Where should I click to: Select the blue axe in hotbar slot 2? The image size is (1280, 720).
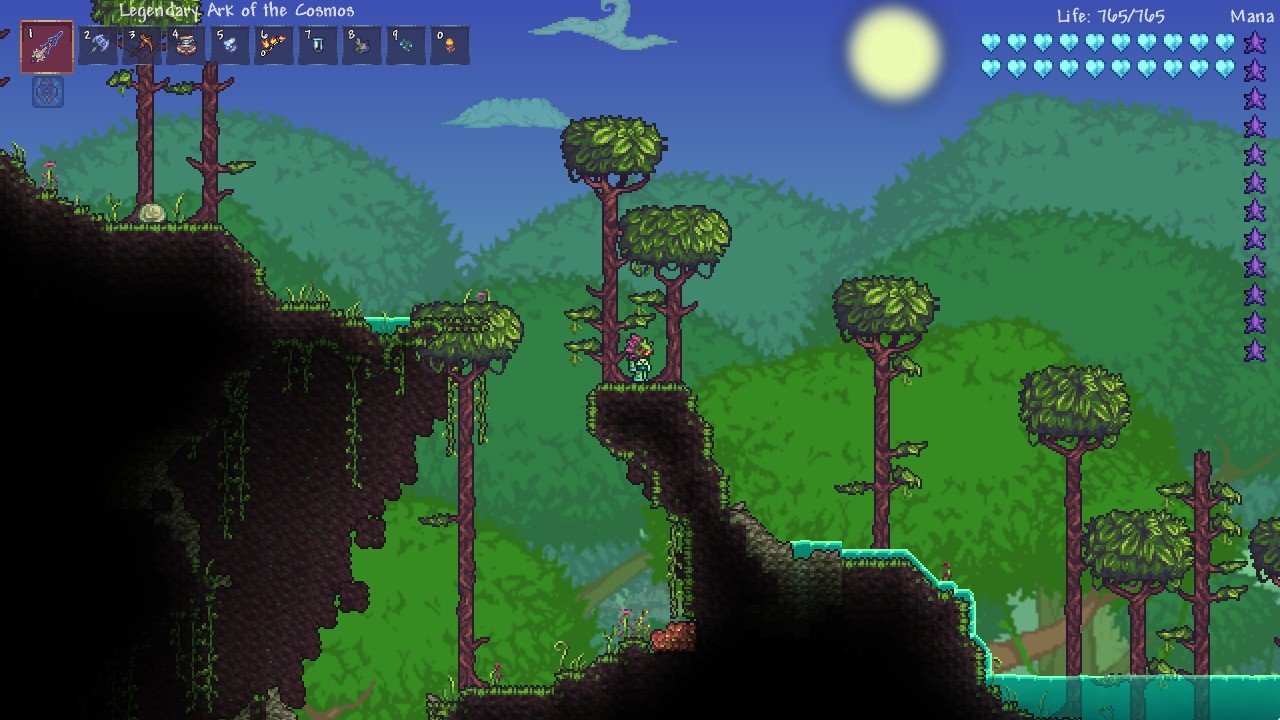click(98, 46)
